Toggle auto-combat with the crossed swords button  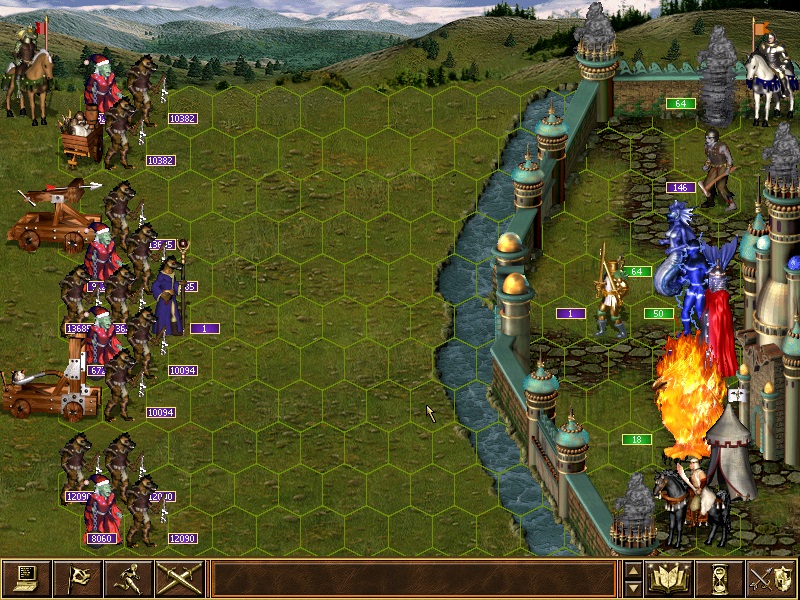[x=180, y=578]
